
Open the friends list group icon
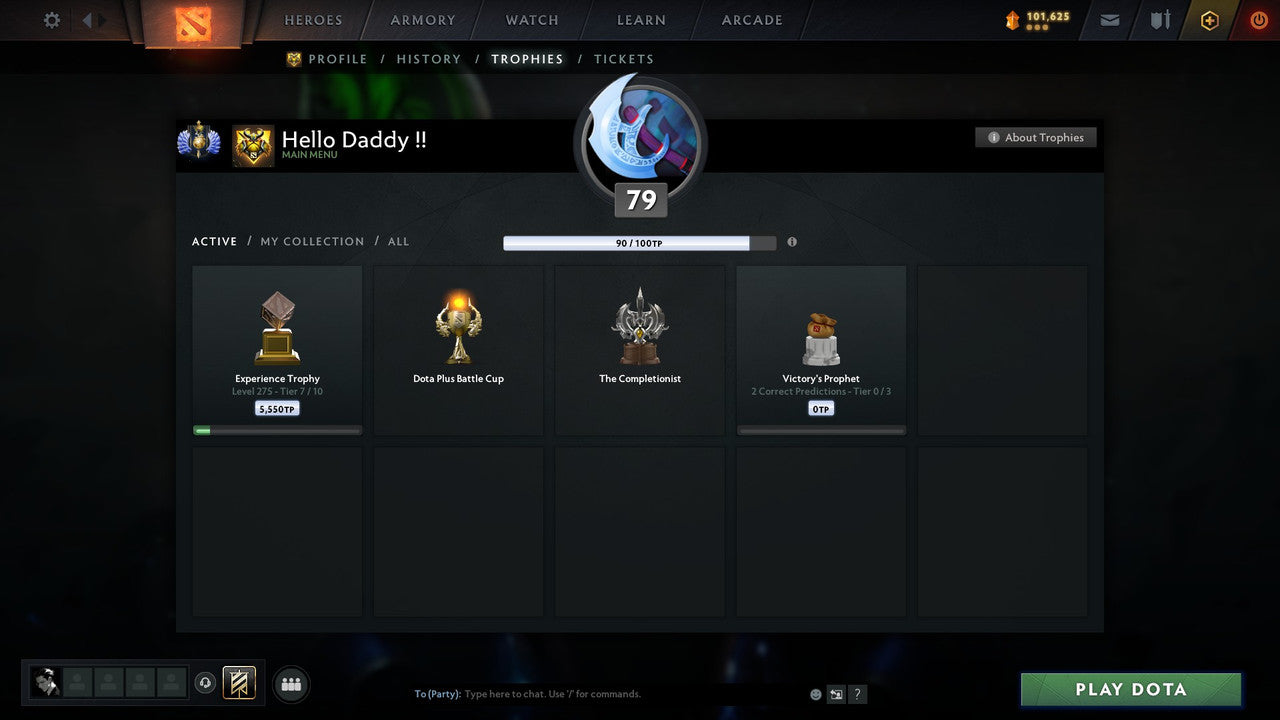point(291,684)
